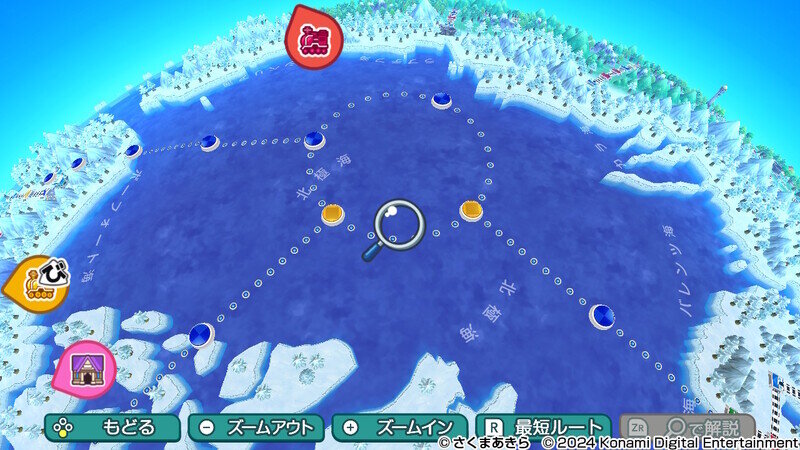Choose the ズームイン zoom-in button
This screenshot has height=450, width=800.
tap(400, 427)
